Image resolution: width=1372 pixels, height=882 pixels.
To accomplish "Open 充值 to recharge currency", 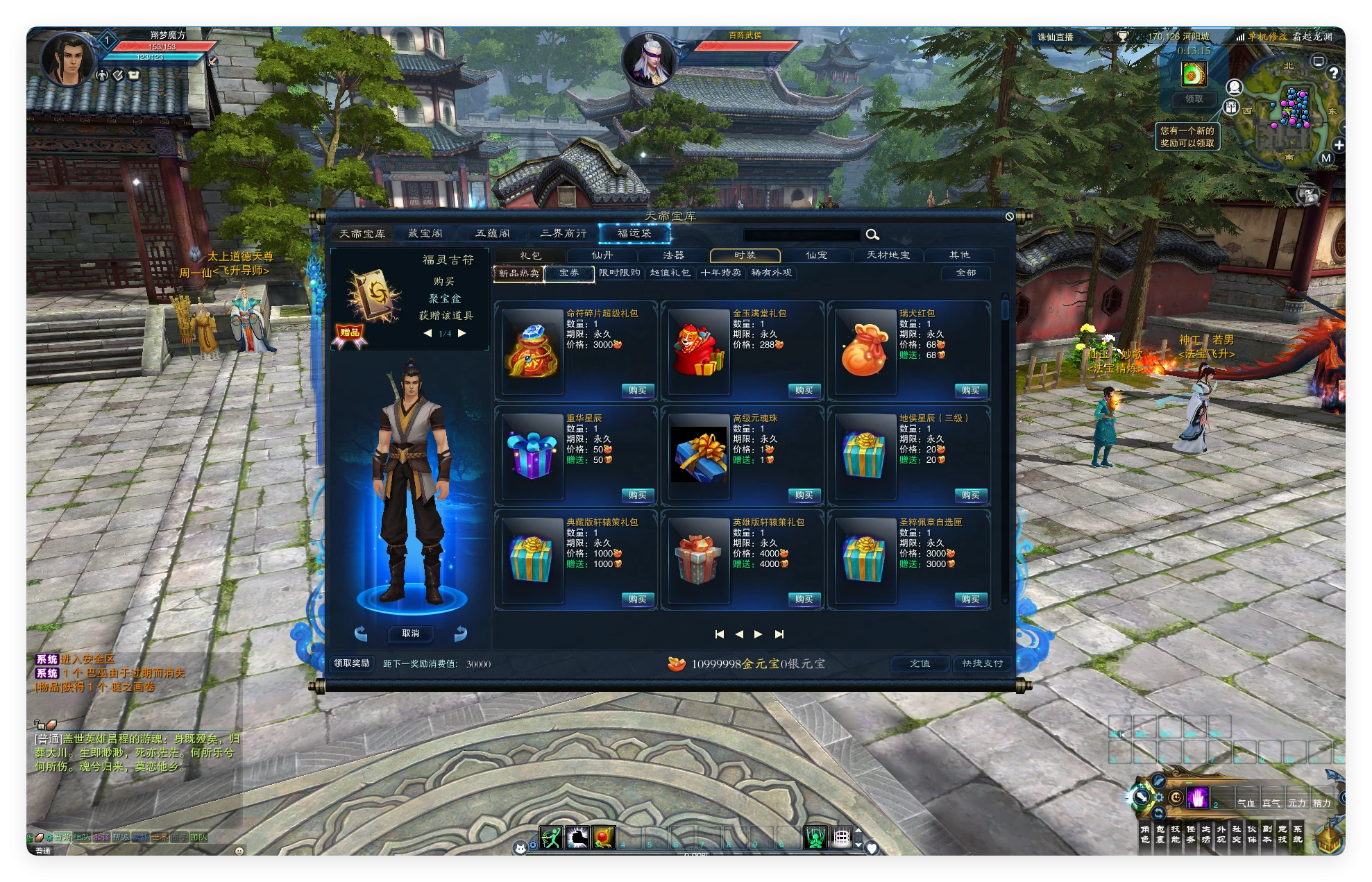I will coord(920,664).
